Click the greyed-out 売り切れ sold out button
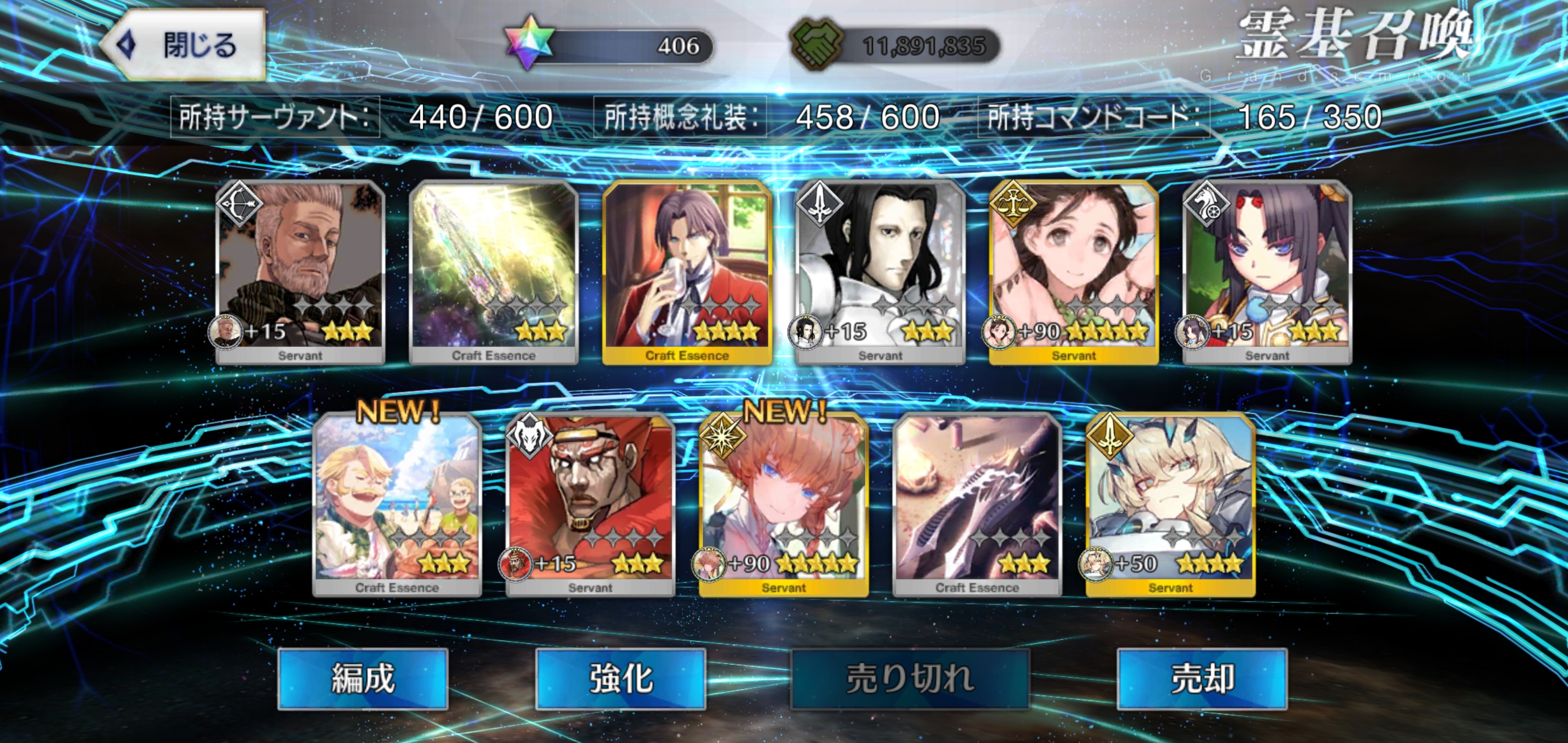The height and width of the screenshot is (743, 1568). (x=909, y=679)
